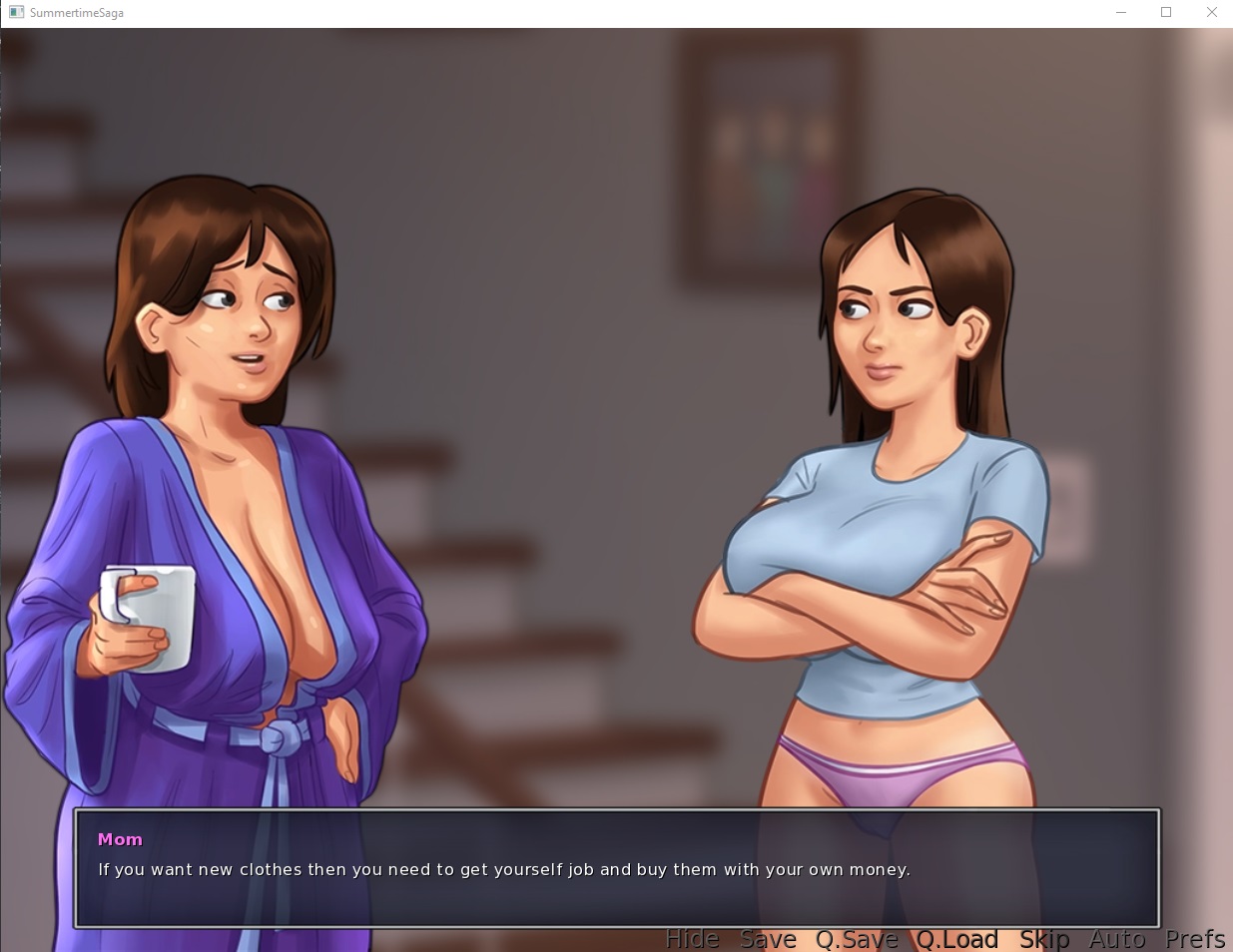The image size is (1233, 952).
Task: Maximize the game window
Action: click(1165, 13)
